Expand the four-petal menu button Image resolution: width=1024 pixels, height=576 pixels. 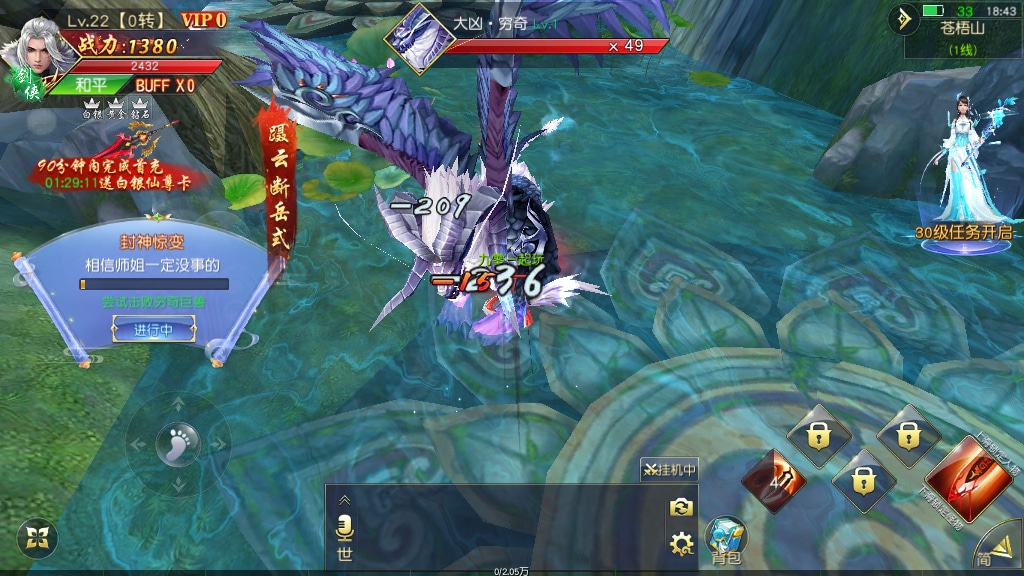(x=37, y=538)
